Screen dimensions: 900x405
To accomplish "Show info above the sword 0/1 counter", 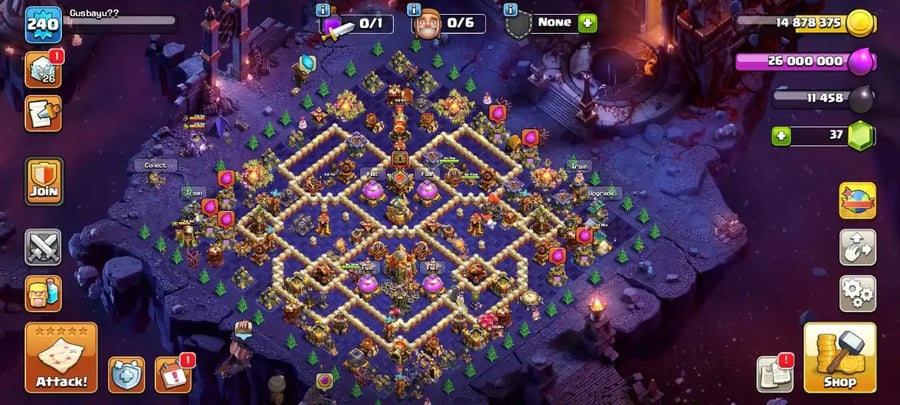I will tap(322, 9).
